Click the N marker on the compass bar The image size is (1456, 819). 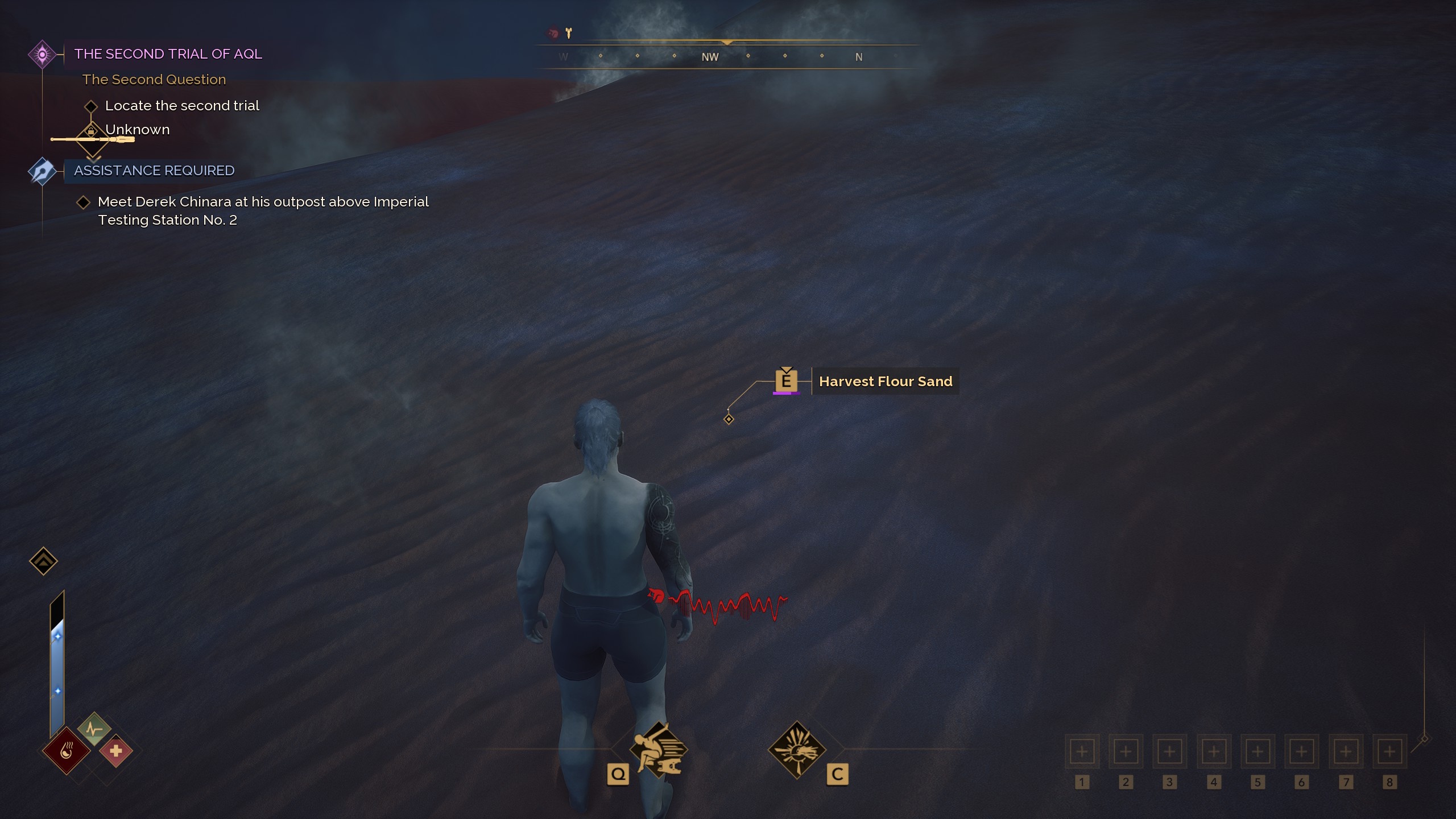point(859,56)
